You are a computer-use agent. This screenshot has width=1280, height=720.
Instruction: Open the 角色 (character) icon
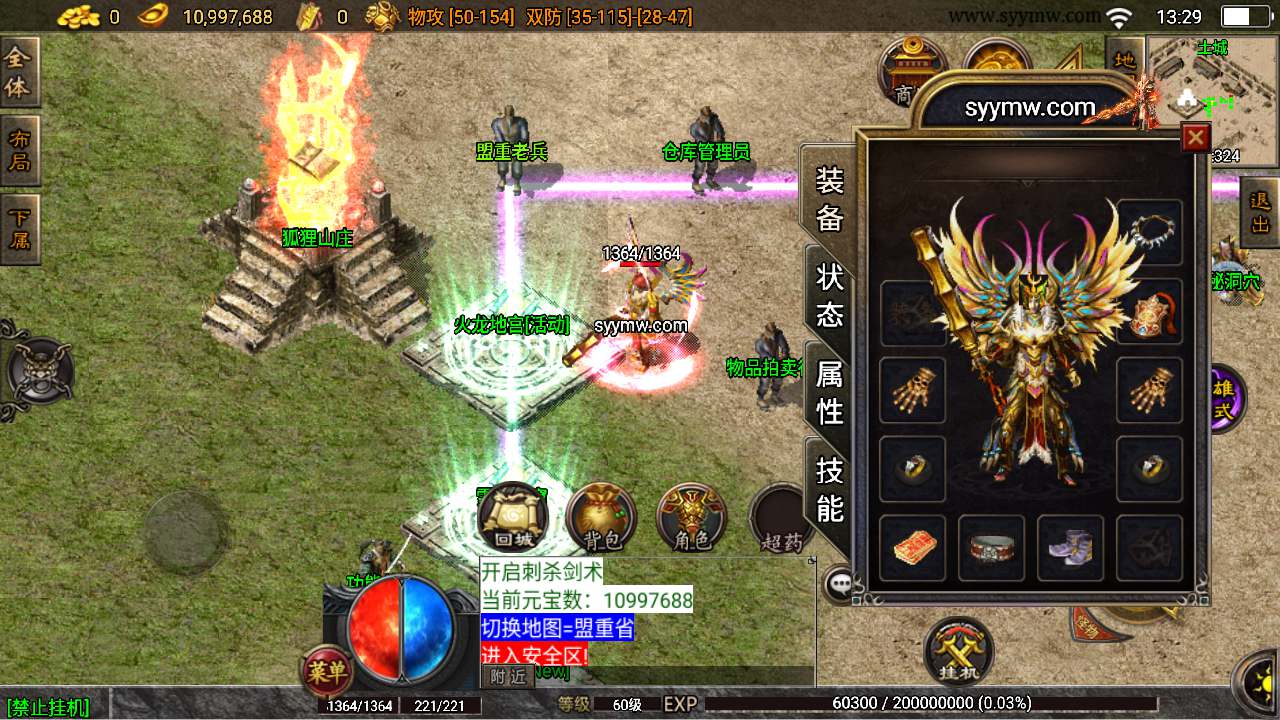(690, 518)
